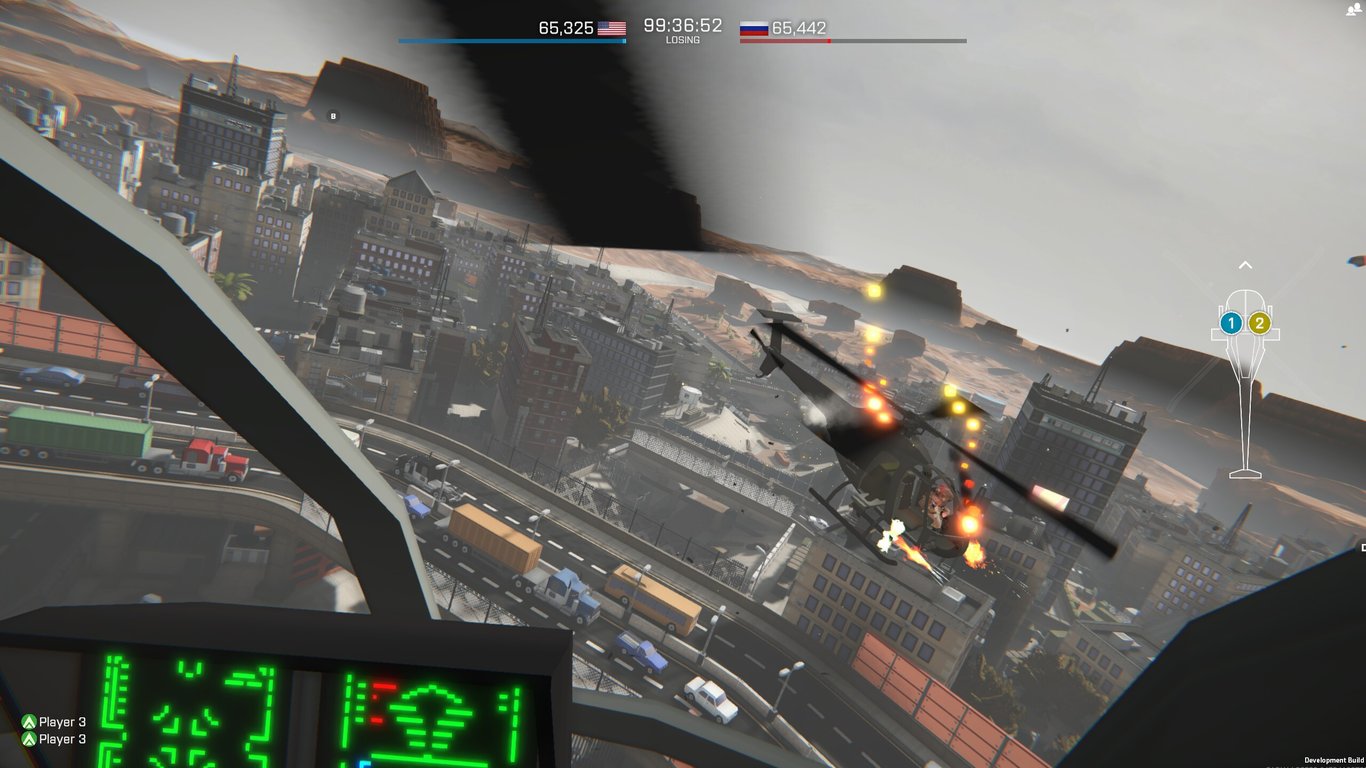The height and width of the screenshot is (768, 1366).
Task: Click the American flag on the scoreboard
Action: (612, 29)
